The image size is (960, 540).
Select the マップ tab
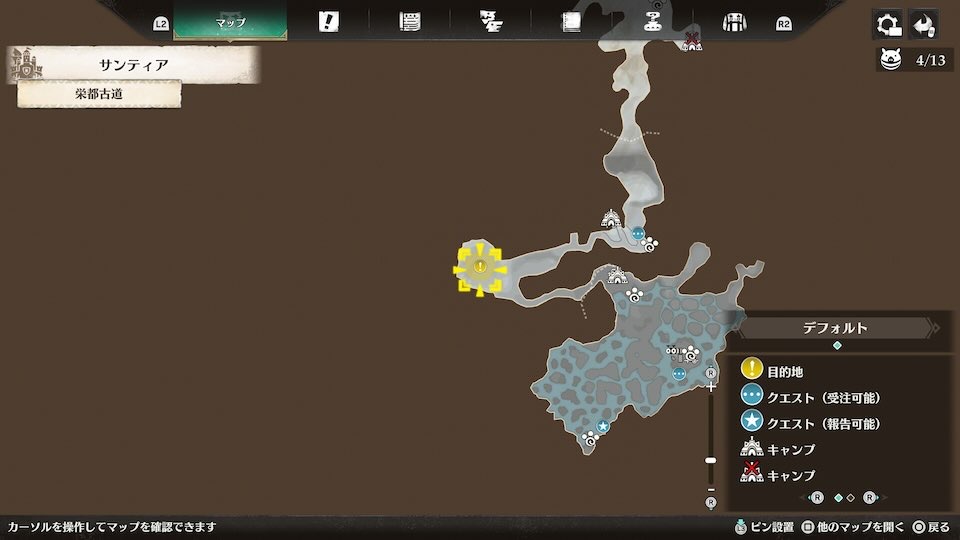click(x=230, y=22)
